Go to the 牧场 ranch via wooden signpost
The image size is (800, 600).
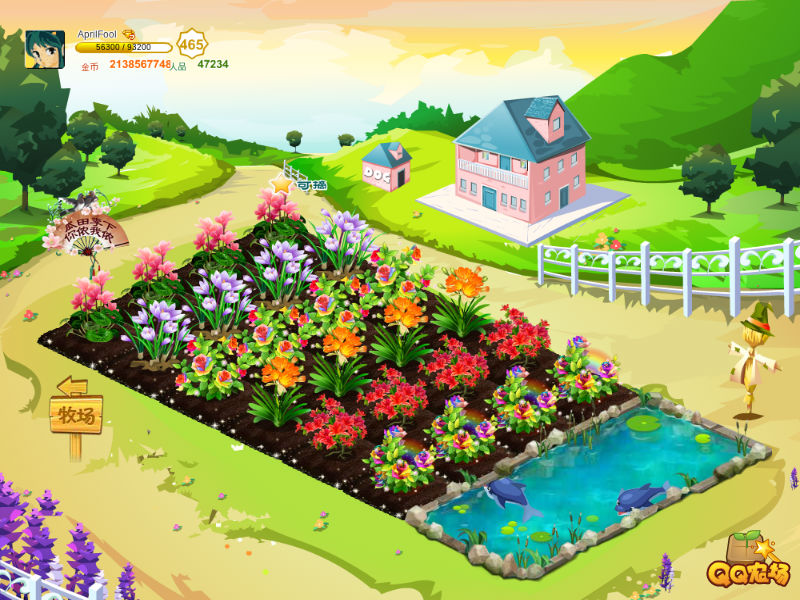click(76, 413)
